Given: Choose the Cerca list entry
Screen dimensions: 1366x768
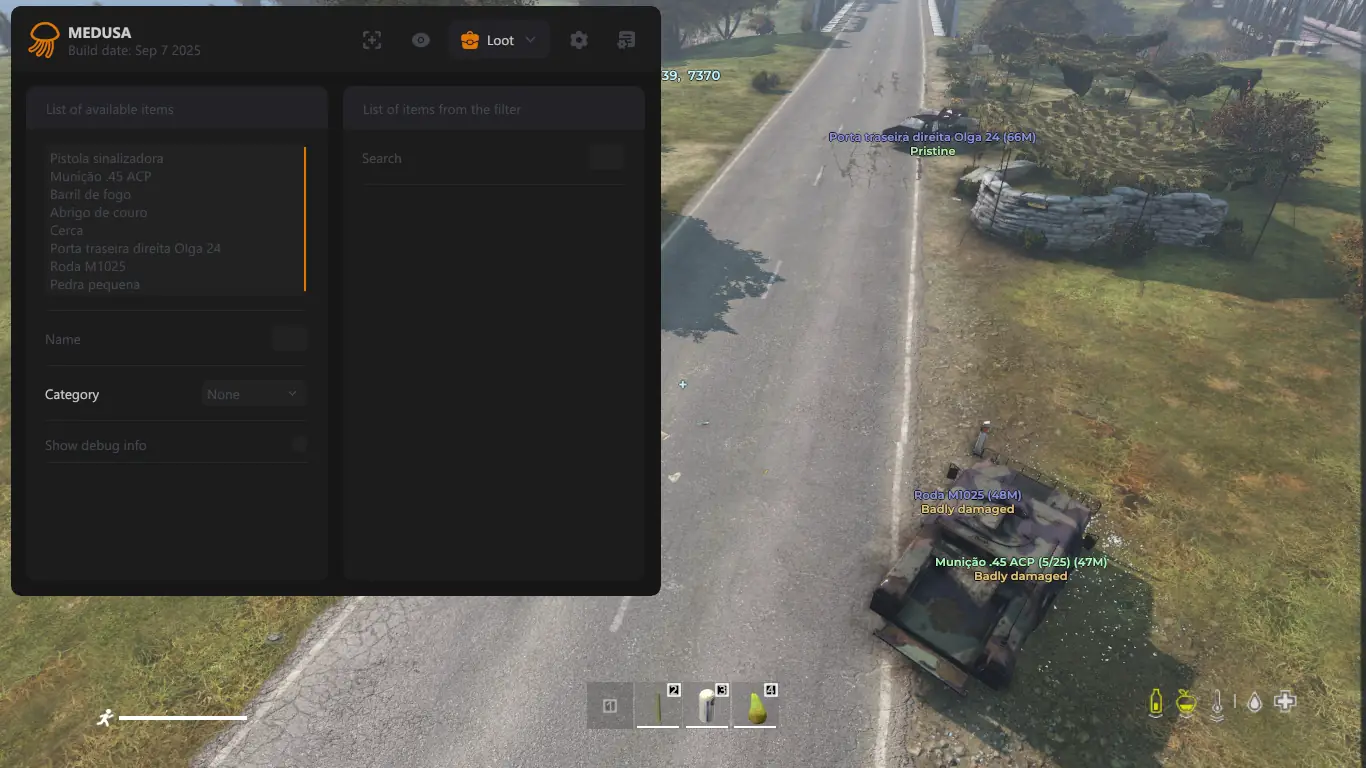Looking at the screenshot, I should (67, 230).
